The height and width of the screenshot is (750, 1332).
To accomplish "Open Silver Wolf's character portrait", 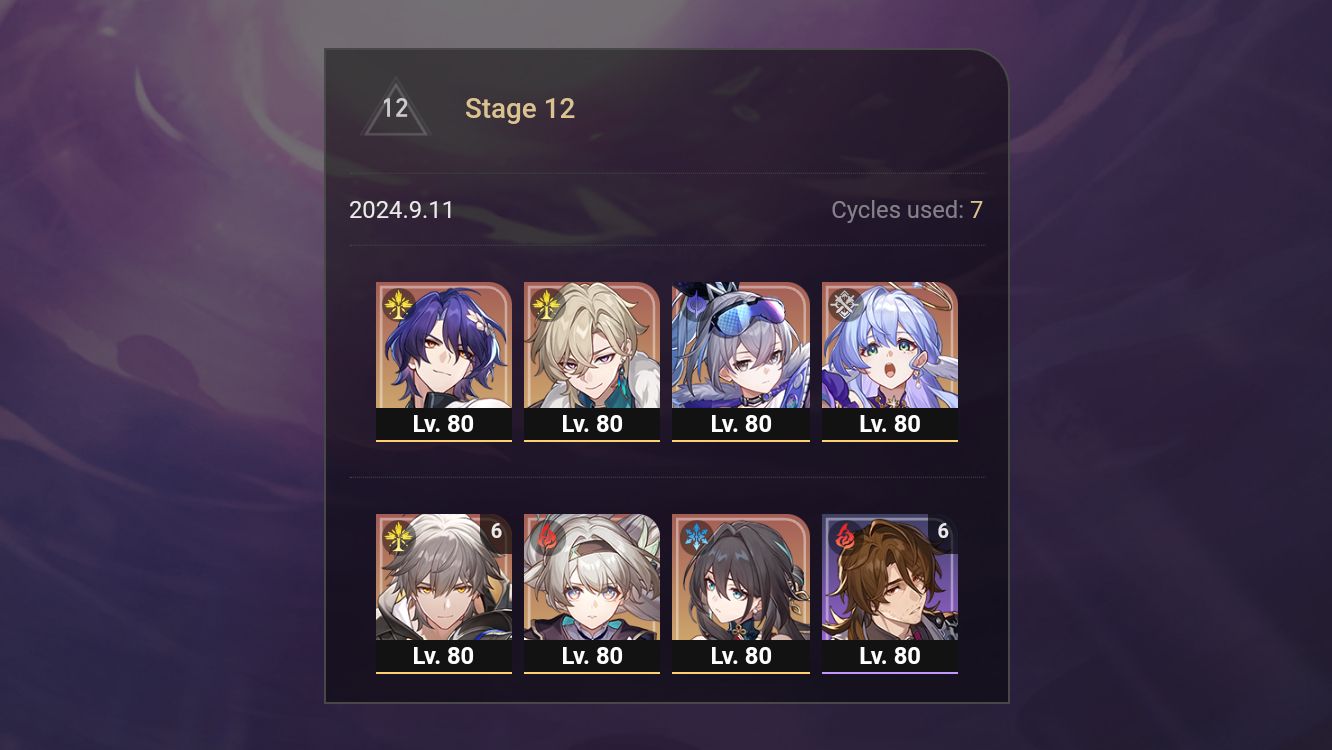I will tap(741, 345).
